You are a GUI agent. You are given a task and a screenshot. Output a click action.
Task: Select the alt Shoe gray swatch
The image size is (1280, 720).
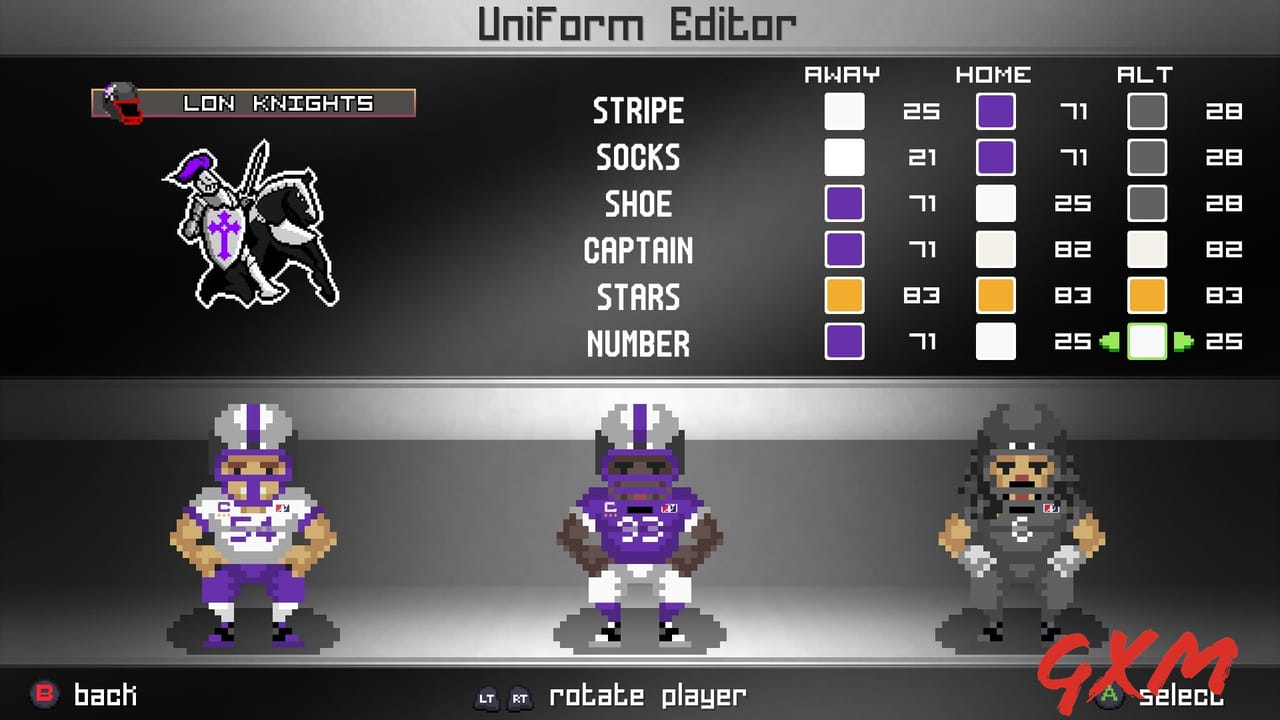point(1146,203)
